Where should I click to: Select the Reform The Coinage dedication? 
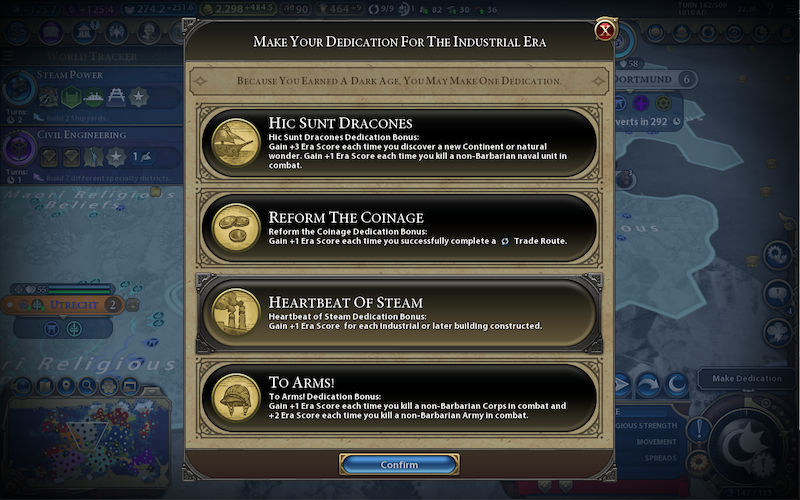tap(400, 229)
